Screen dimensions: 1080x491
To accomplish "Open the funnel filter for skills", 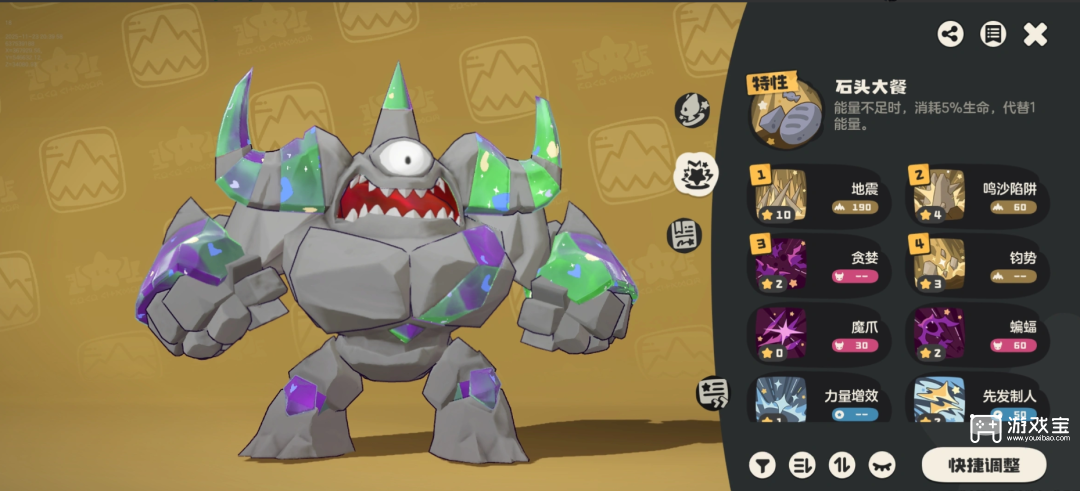I will (x=763, y=464).
